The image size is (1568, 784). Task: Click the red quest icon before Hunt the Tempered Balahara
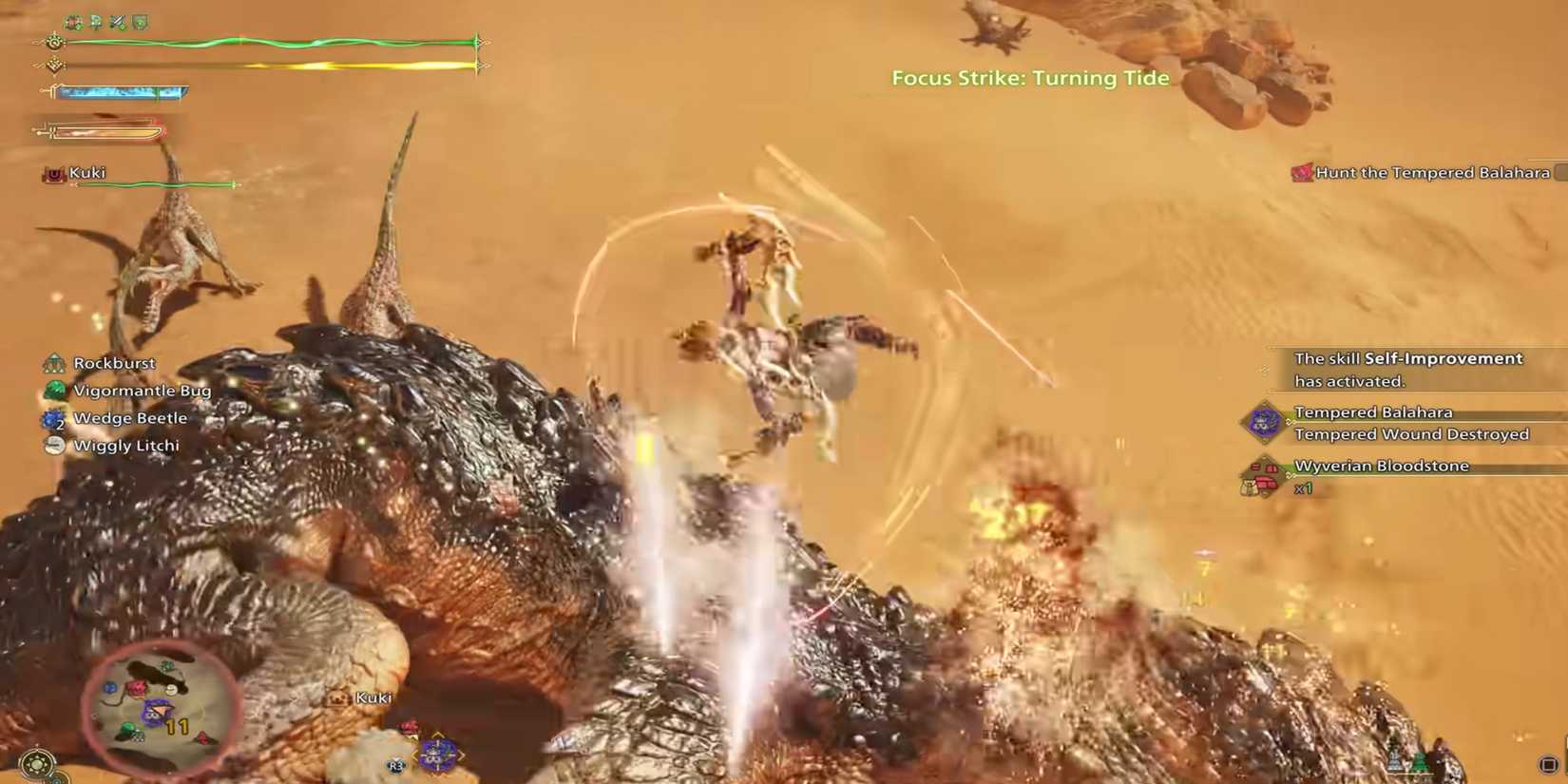(1300, 173)
